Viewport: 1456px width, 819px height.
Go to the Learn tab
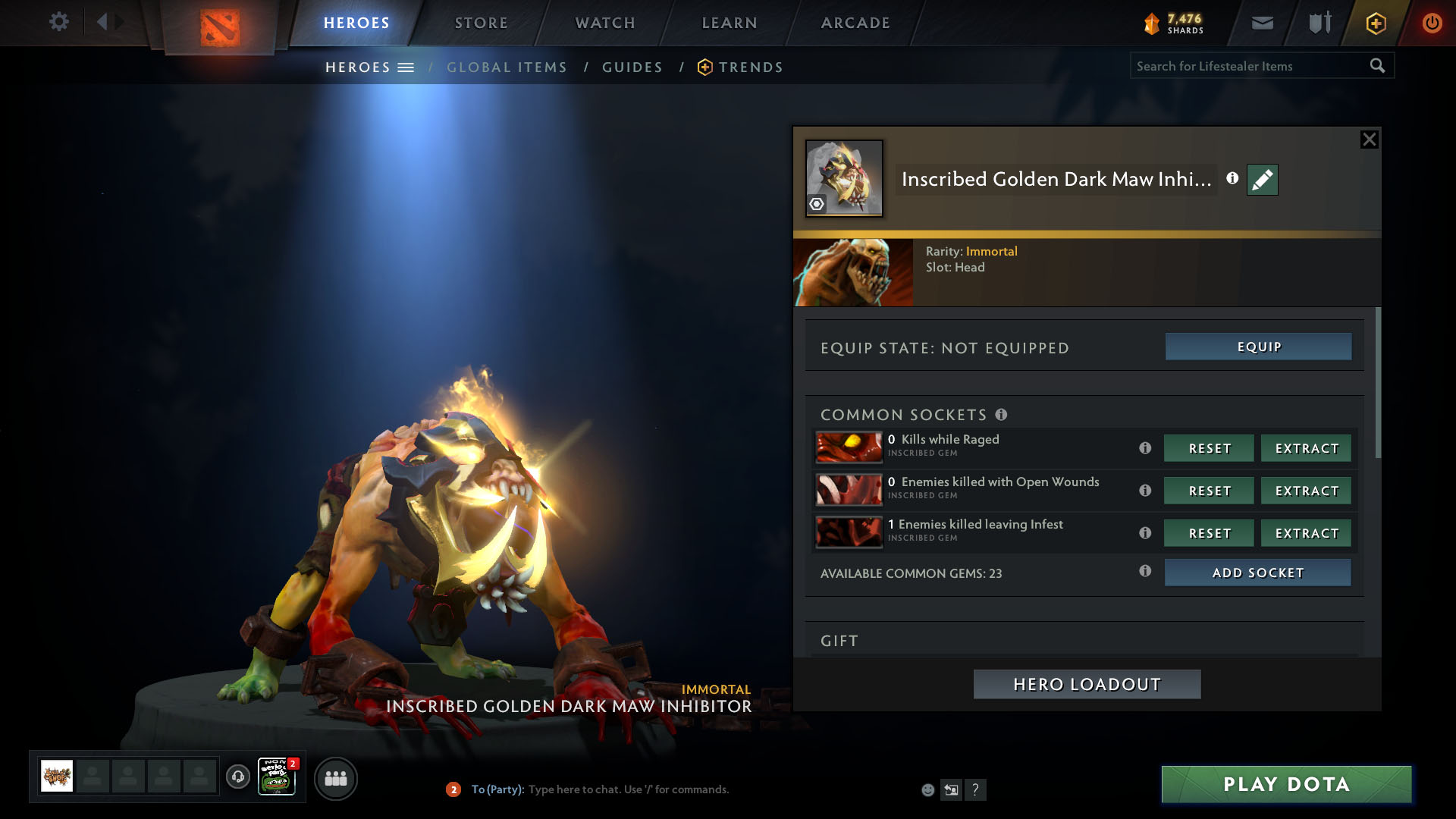click(730, 23)
